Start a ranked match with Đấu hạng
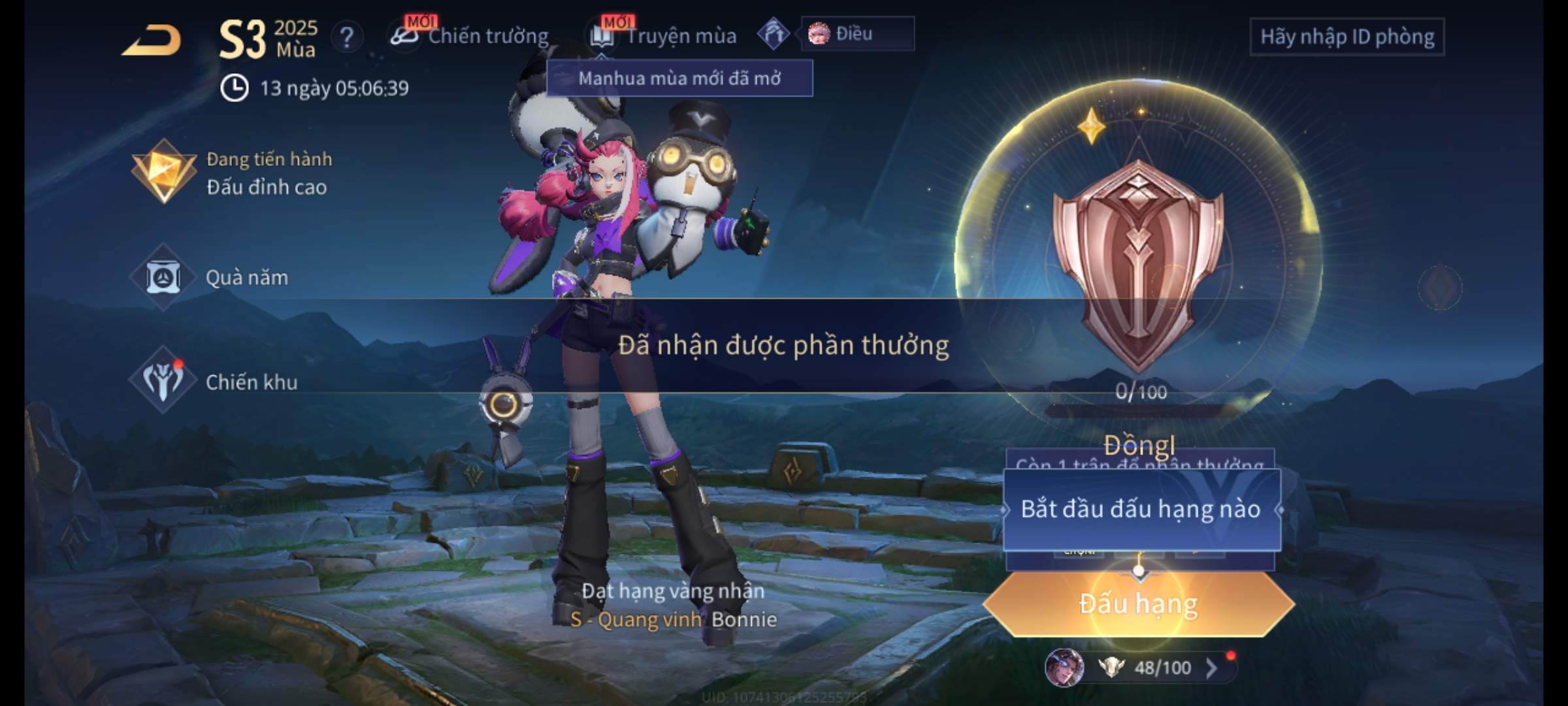Screen dimensions: 1568x706 (1138, 604)
